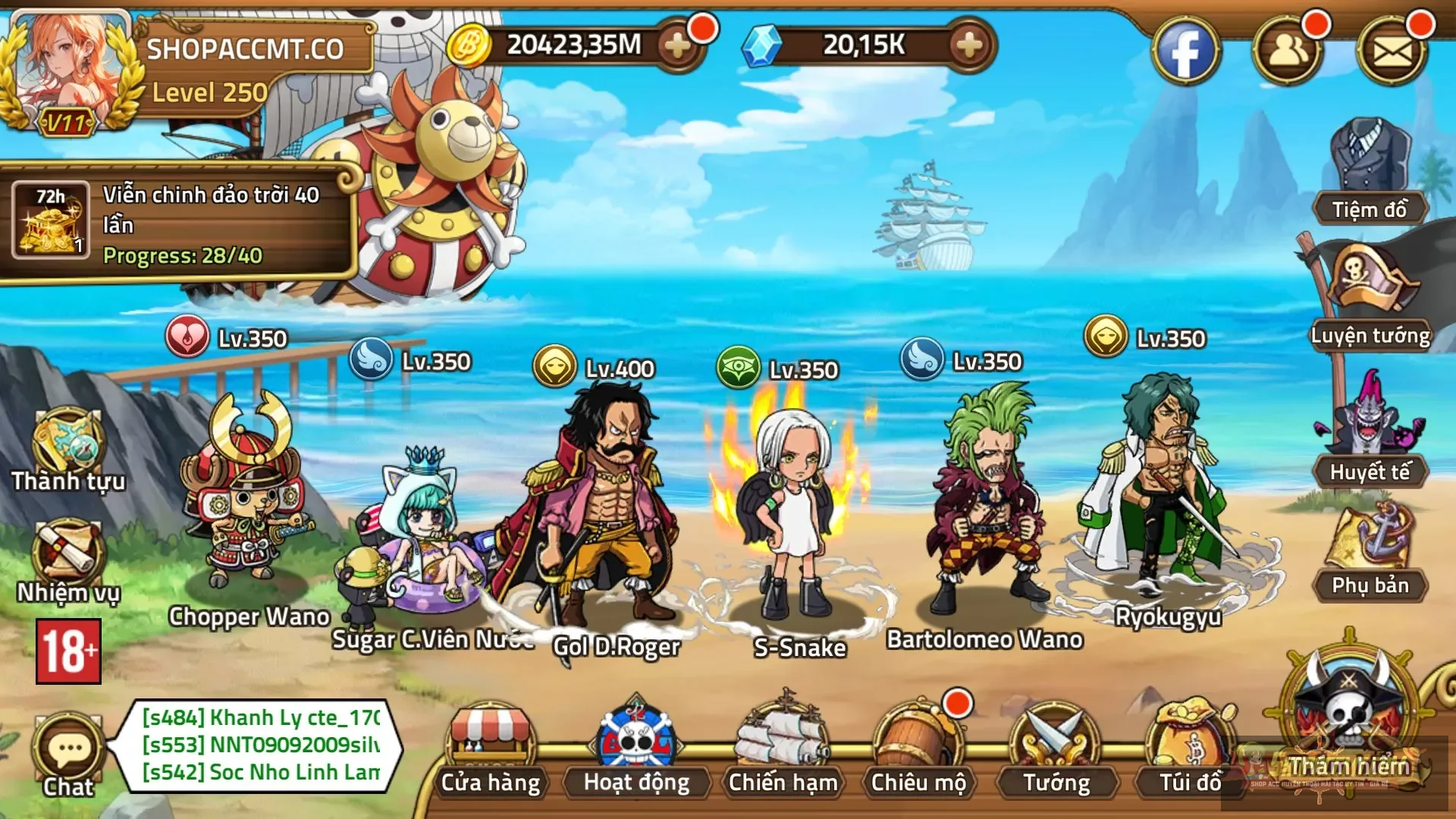The image size is (1456, 819).
Task: Add more blue gems with plus button
Action: tap(969, 45)
